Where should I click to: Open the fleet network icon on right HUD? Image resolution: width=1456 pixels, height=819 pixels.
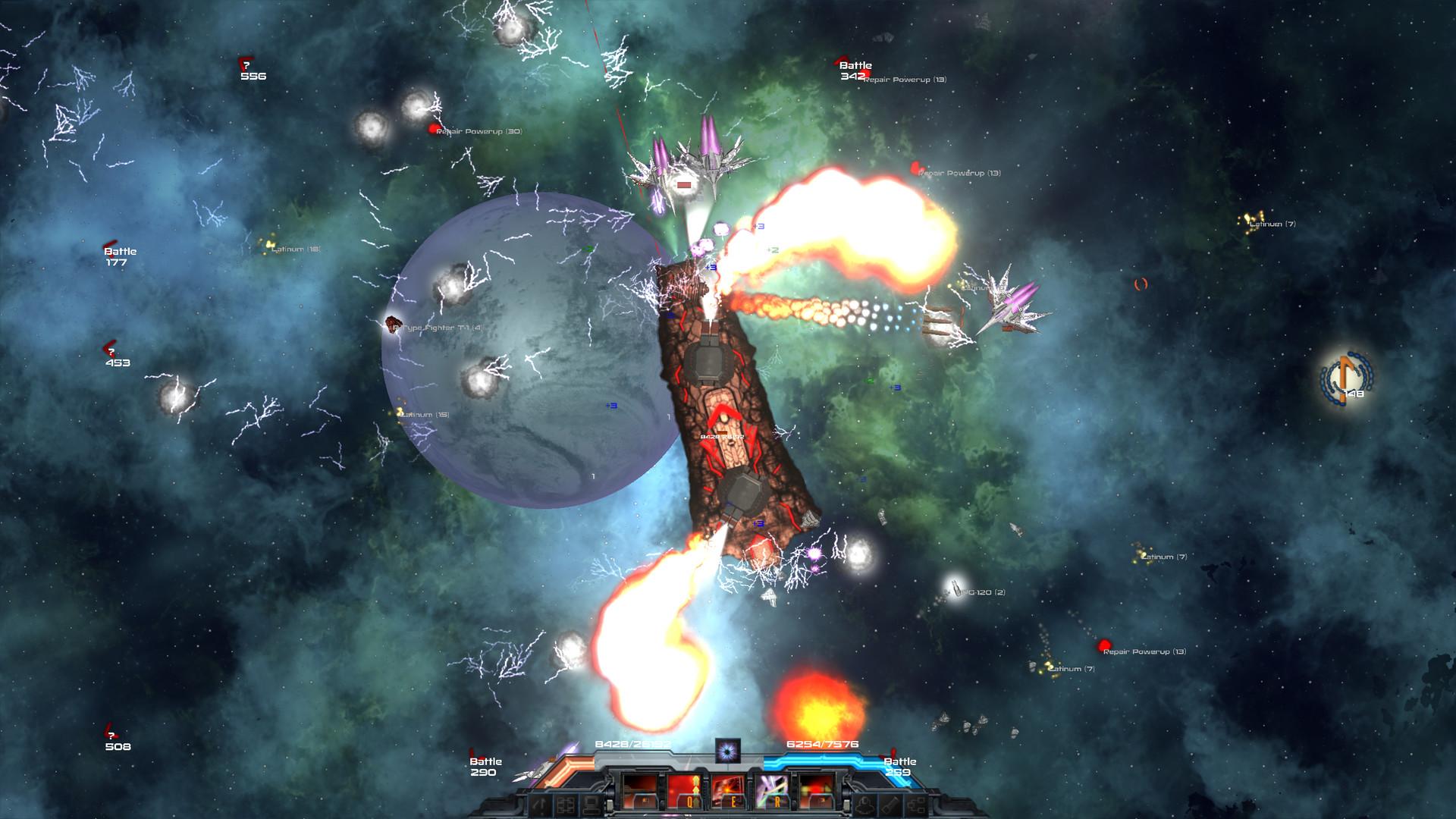pyautogui.click(x=917, y=805)
